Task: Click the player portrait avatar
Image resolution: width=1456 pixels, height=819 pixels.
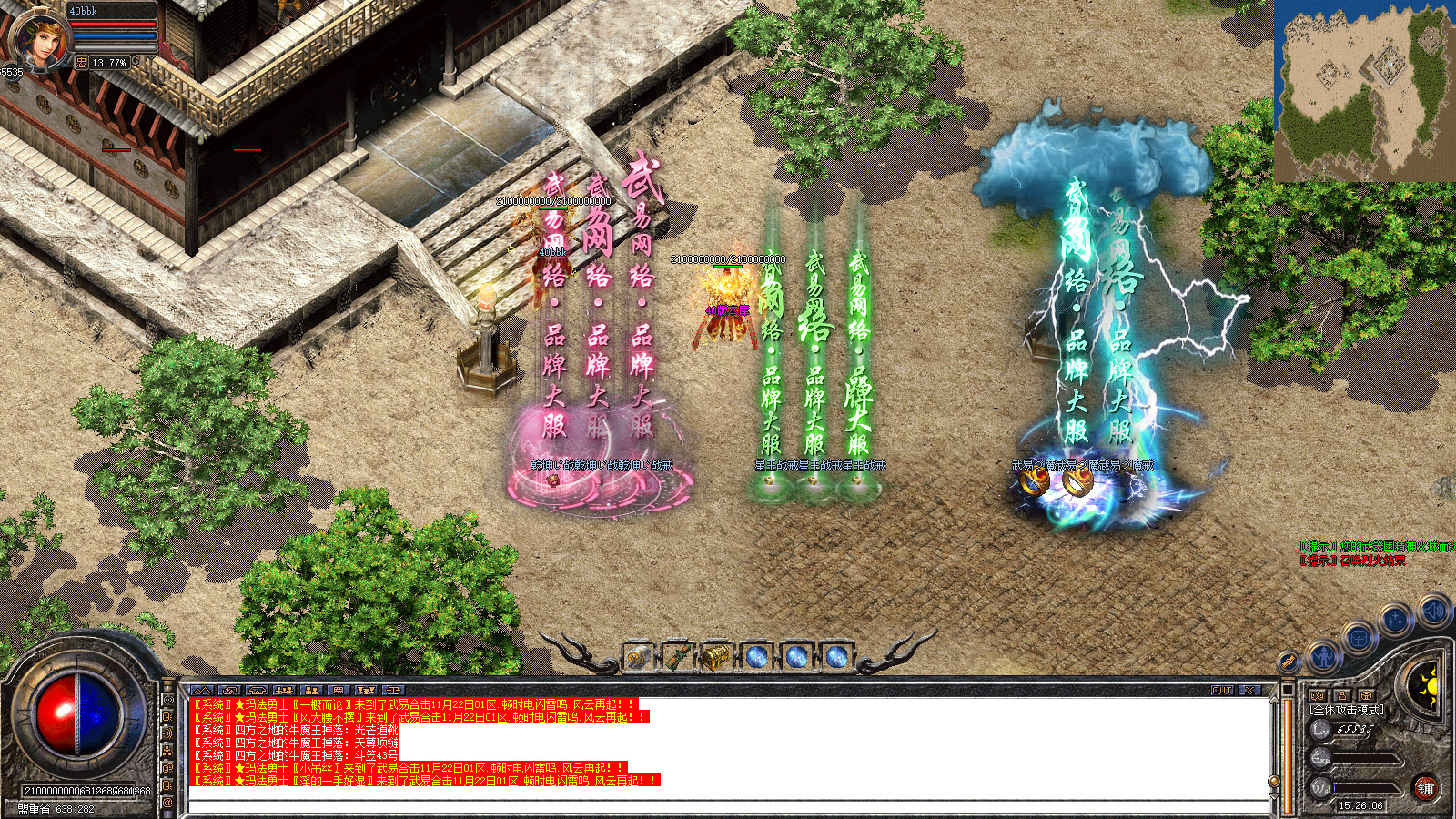Action: 38,38
